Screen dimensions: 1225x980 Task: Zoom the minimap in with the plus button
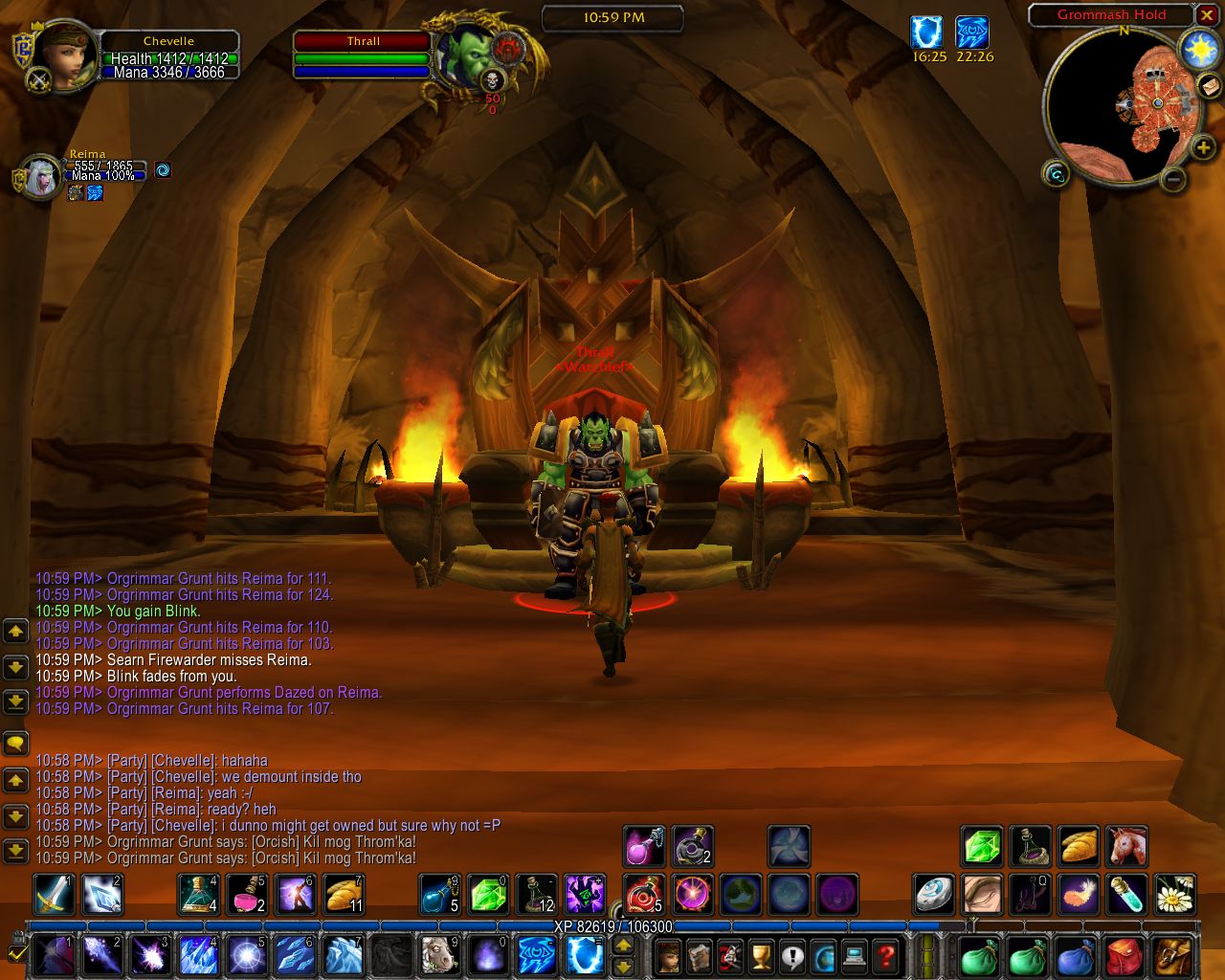click(1203, 148)
